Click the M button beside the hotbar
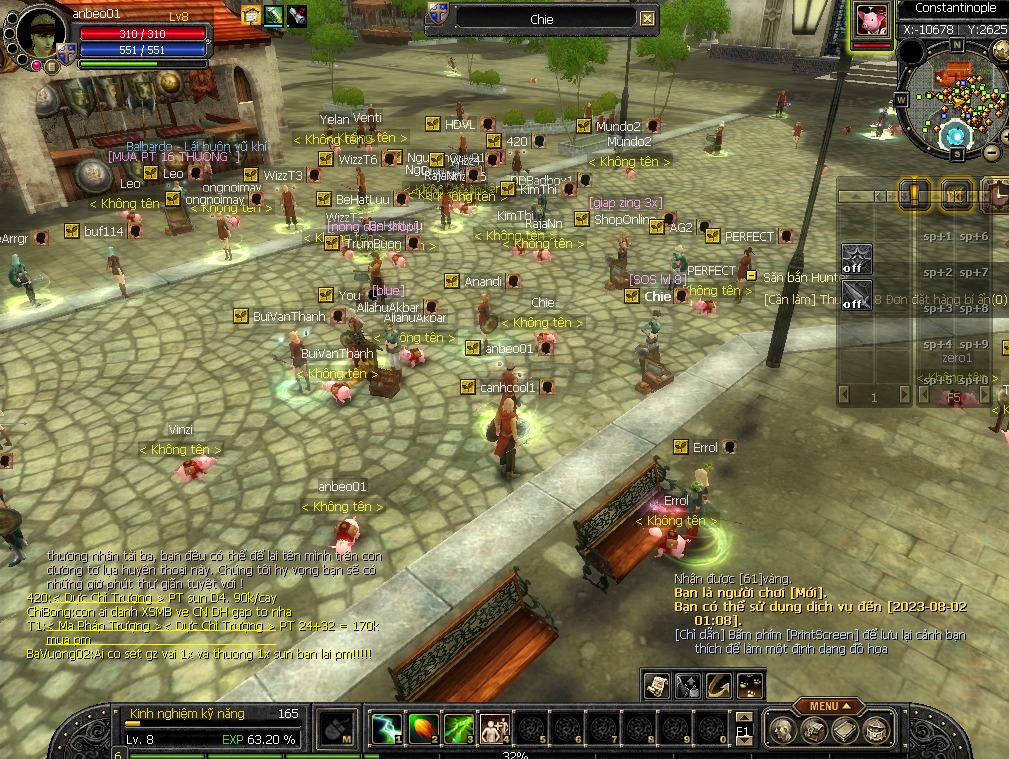 338,730
